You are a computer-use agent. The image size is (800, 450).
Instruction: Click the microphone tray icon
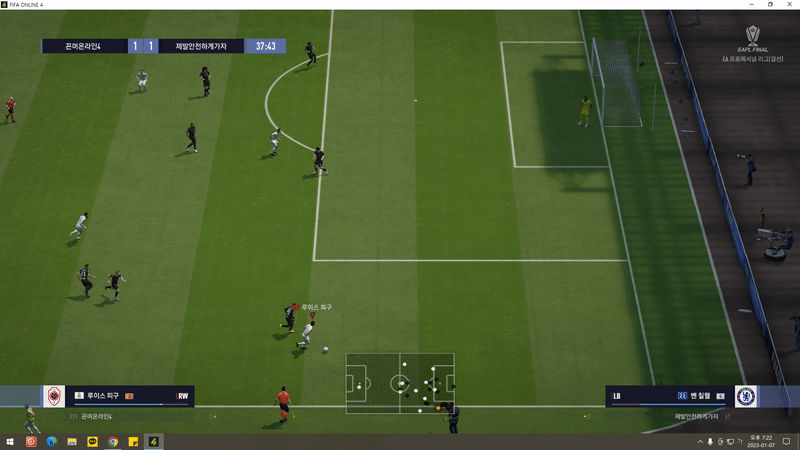tap(710, 441)
